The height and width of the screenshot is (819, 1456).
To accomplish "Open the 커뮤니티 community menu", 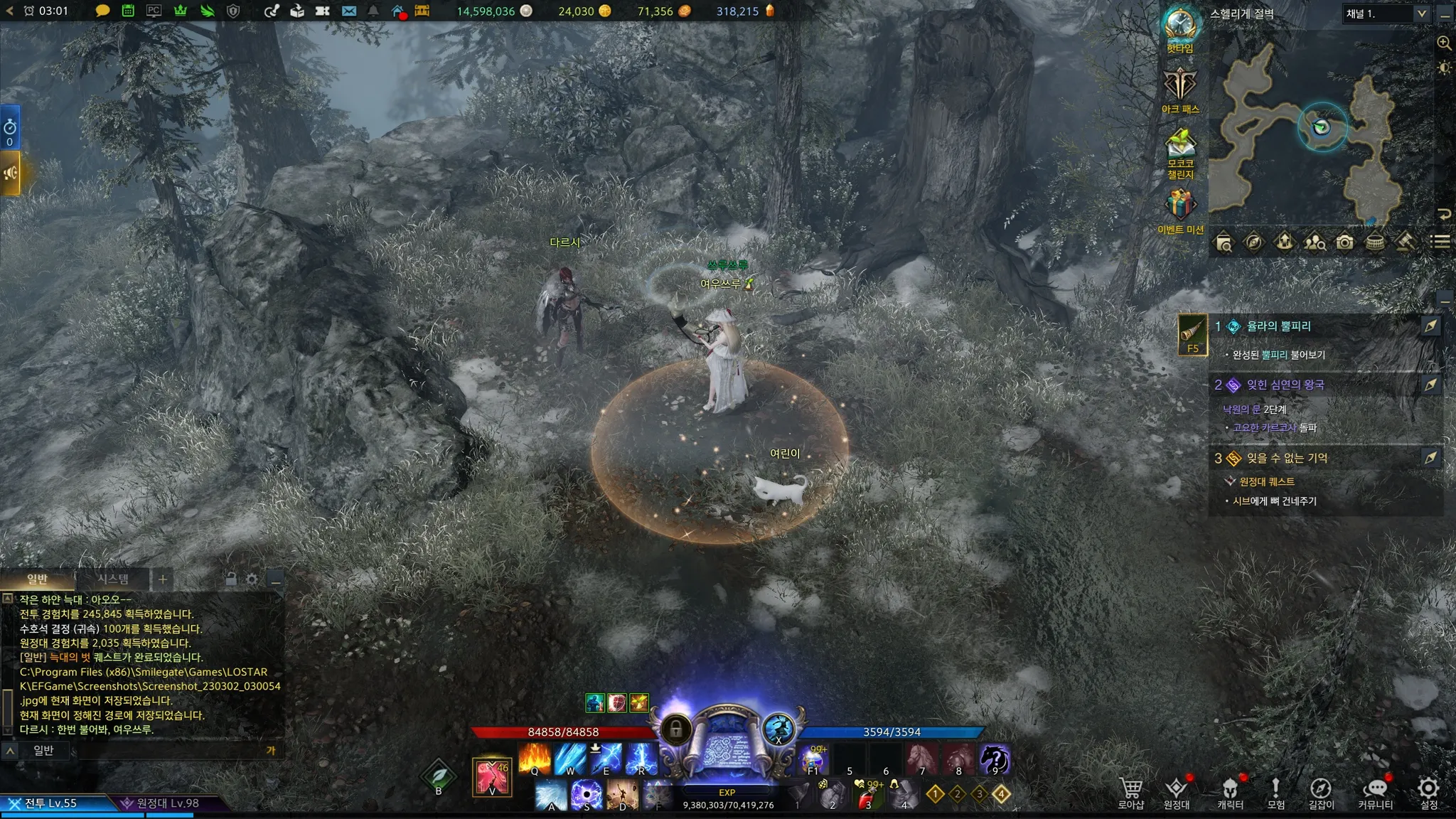I will tap(1375, 792).
